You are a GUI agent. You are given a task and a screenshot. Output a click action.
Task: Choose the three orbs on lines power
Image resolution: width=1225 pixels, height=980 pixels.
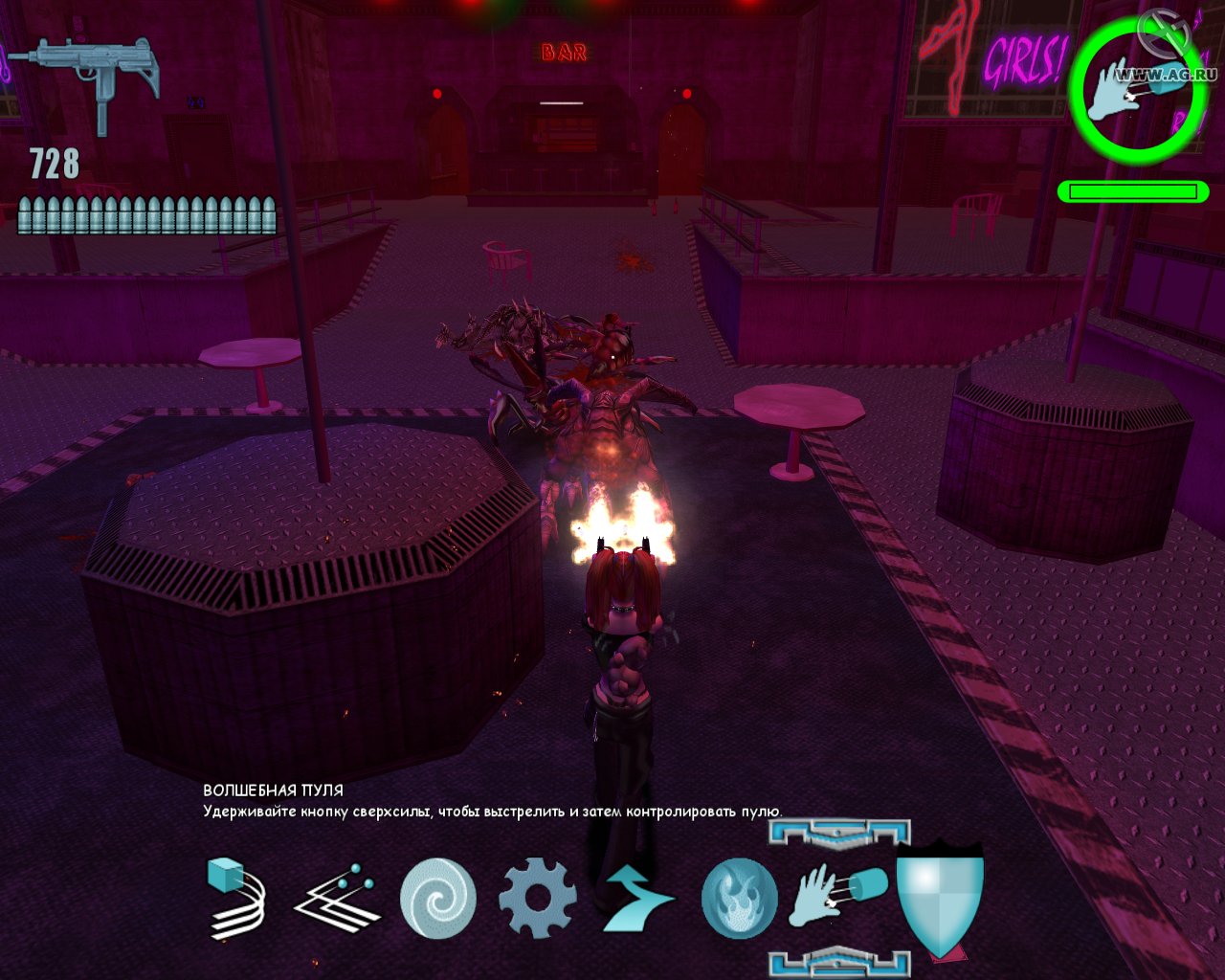coord(337,898)
